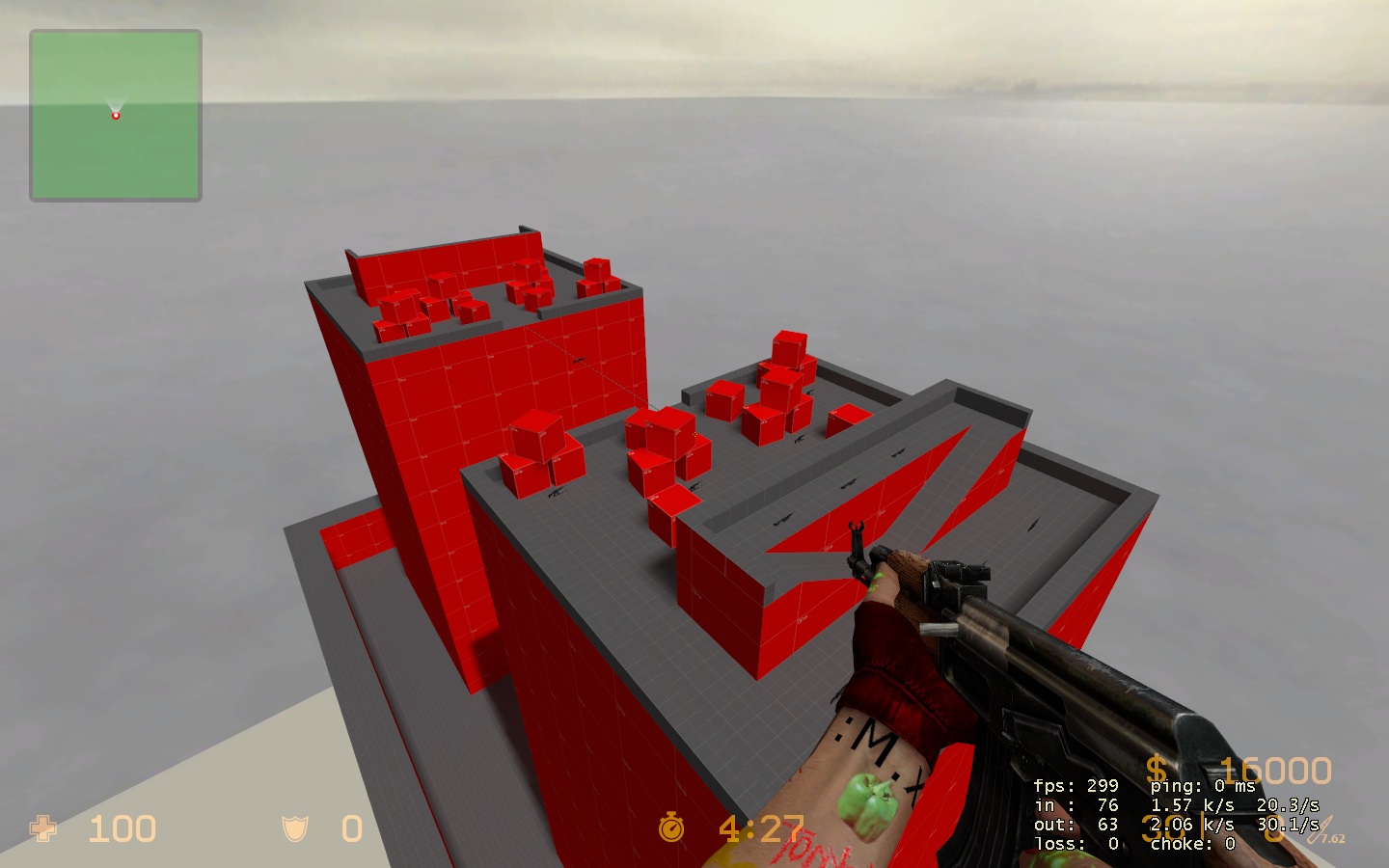Select the armor shield icon

click(294, 829)
